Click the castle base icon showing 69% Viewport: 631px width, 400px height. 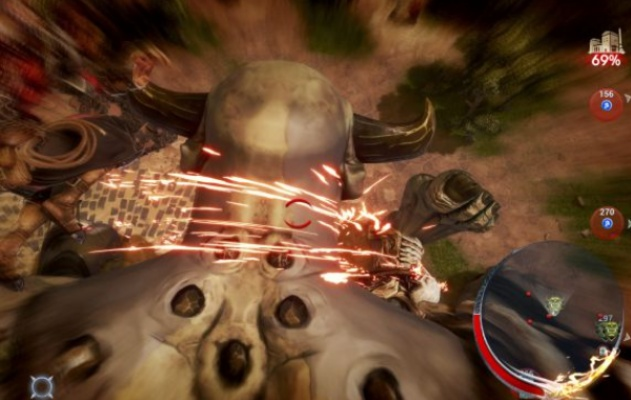[604, 47]
